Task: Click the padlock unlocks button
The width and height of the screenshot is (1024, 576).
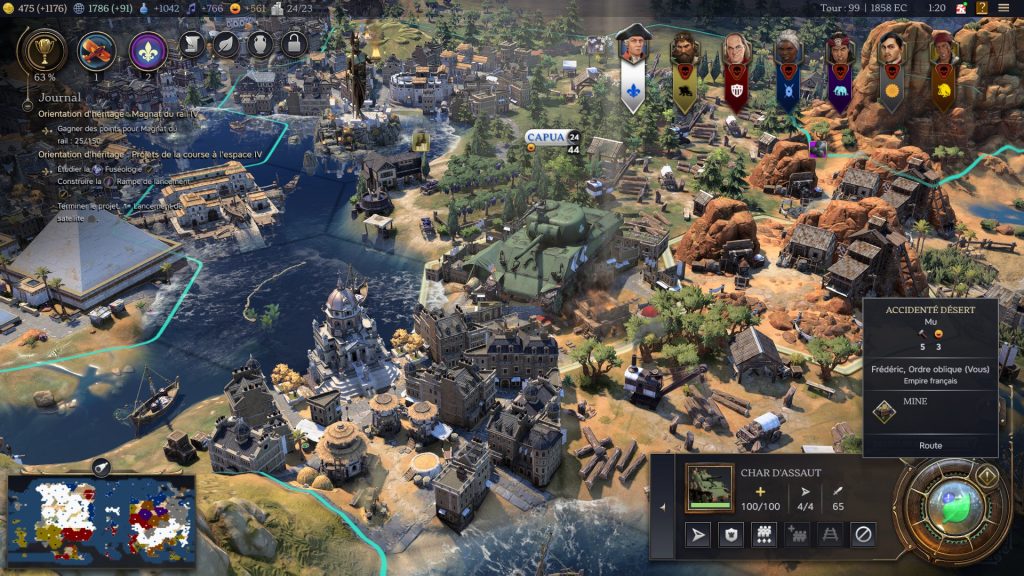Action: point(293,44)
